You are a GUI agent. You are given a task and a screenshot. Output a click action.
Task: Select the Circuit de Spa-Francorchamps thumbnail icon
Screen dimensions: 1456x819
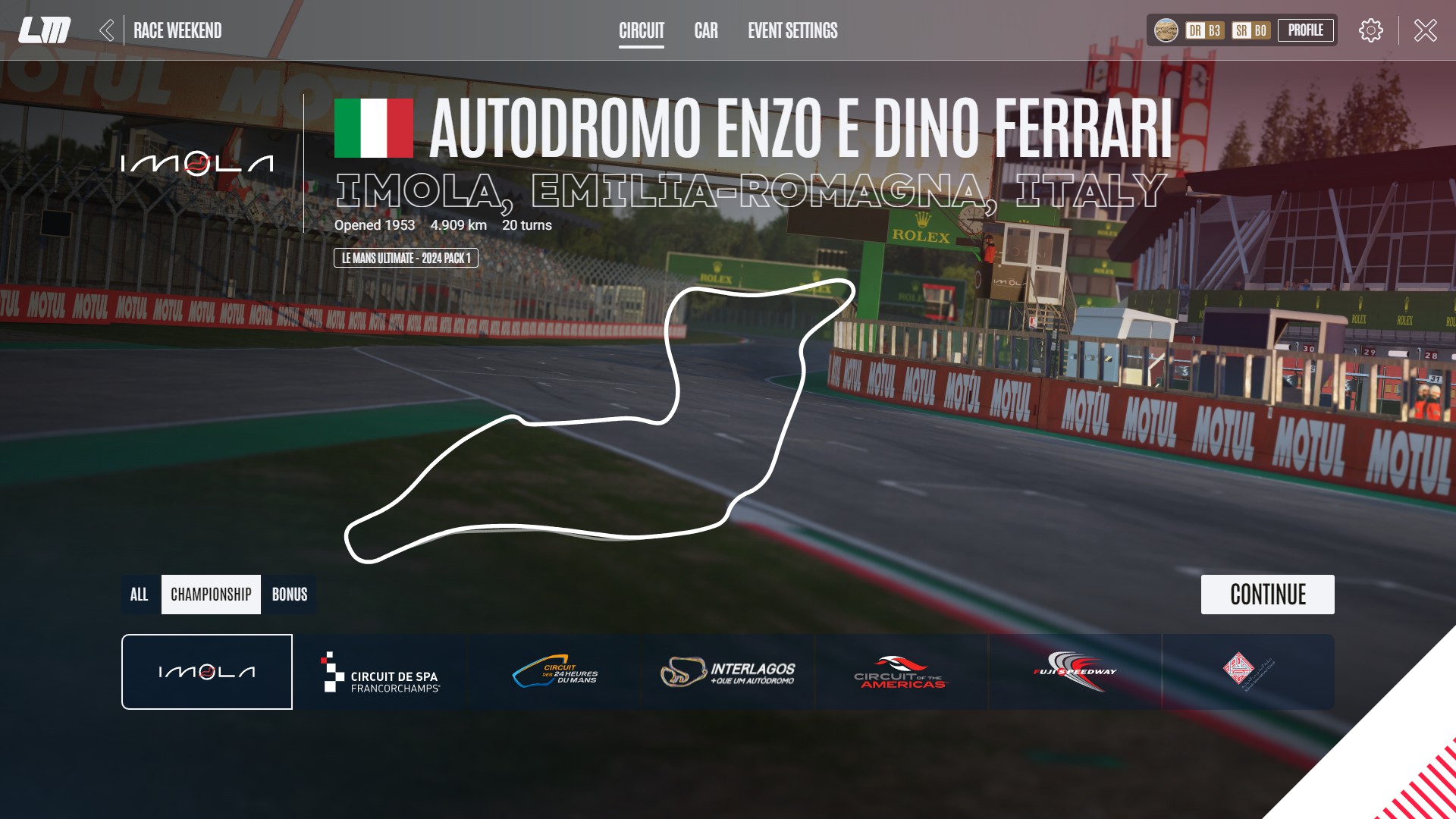pyautogui.click(x=384, y=672)
